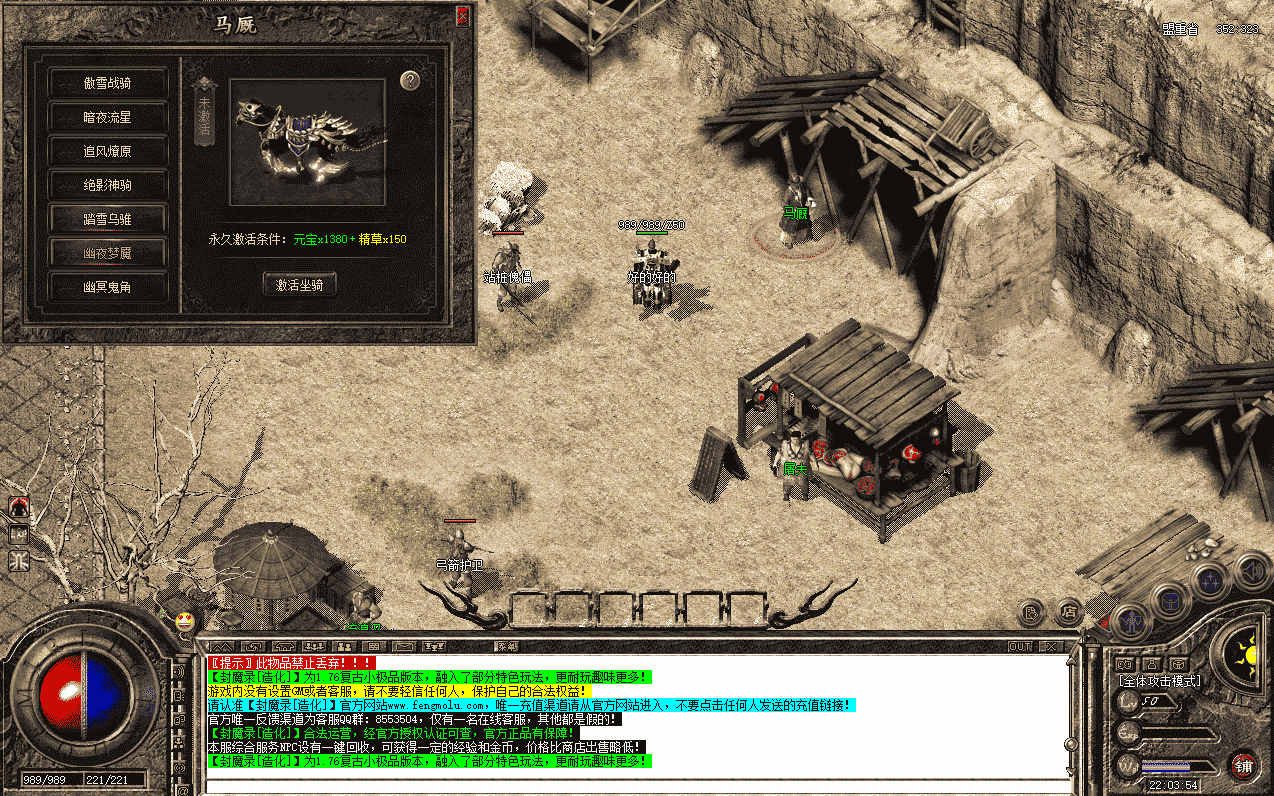Open the skills sparkle round button

[x=1212, y=580]
